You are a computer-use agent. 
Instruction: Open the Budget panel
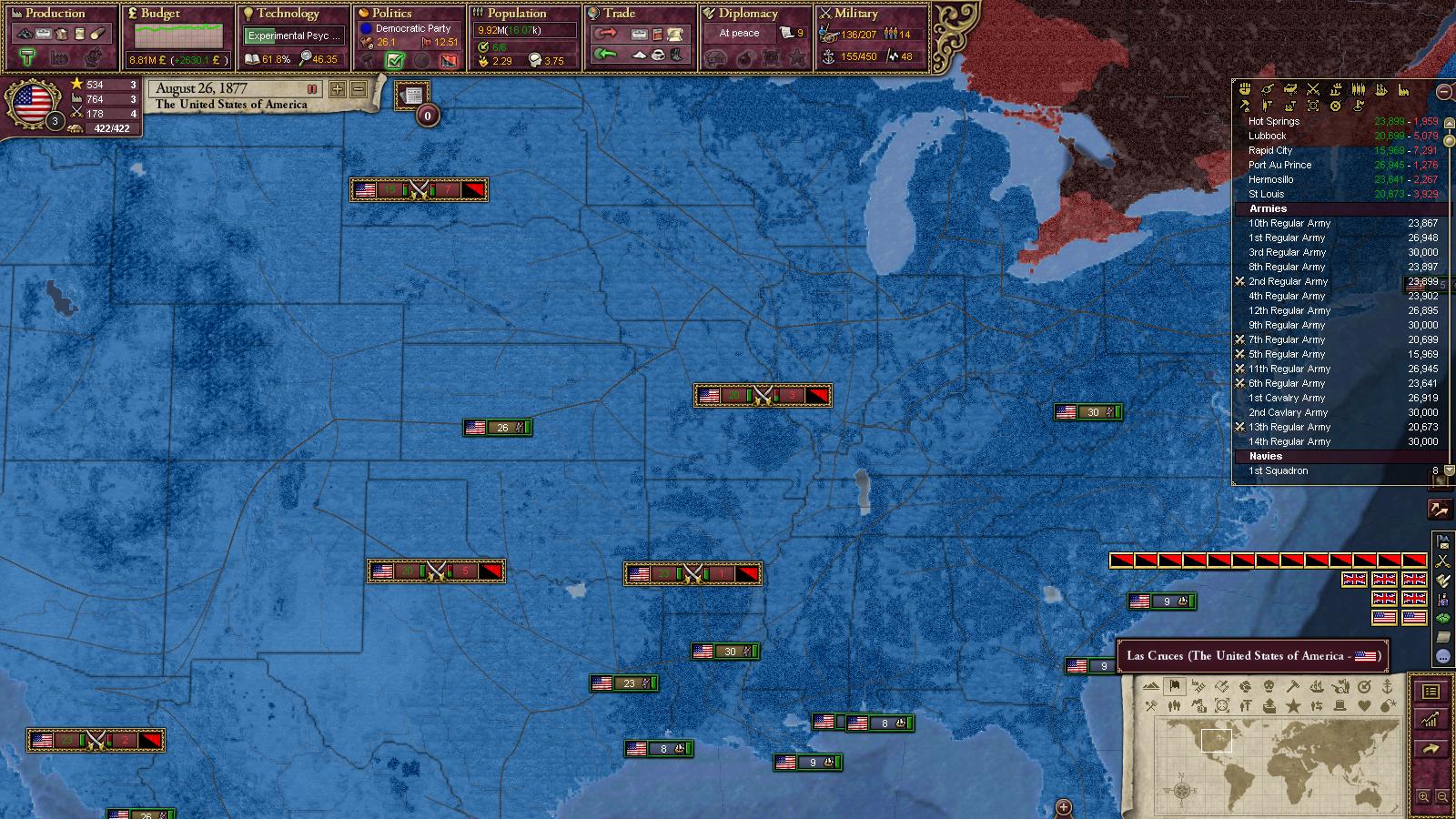pos(160,14)
